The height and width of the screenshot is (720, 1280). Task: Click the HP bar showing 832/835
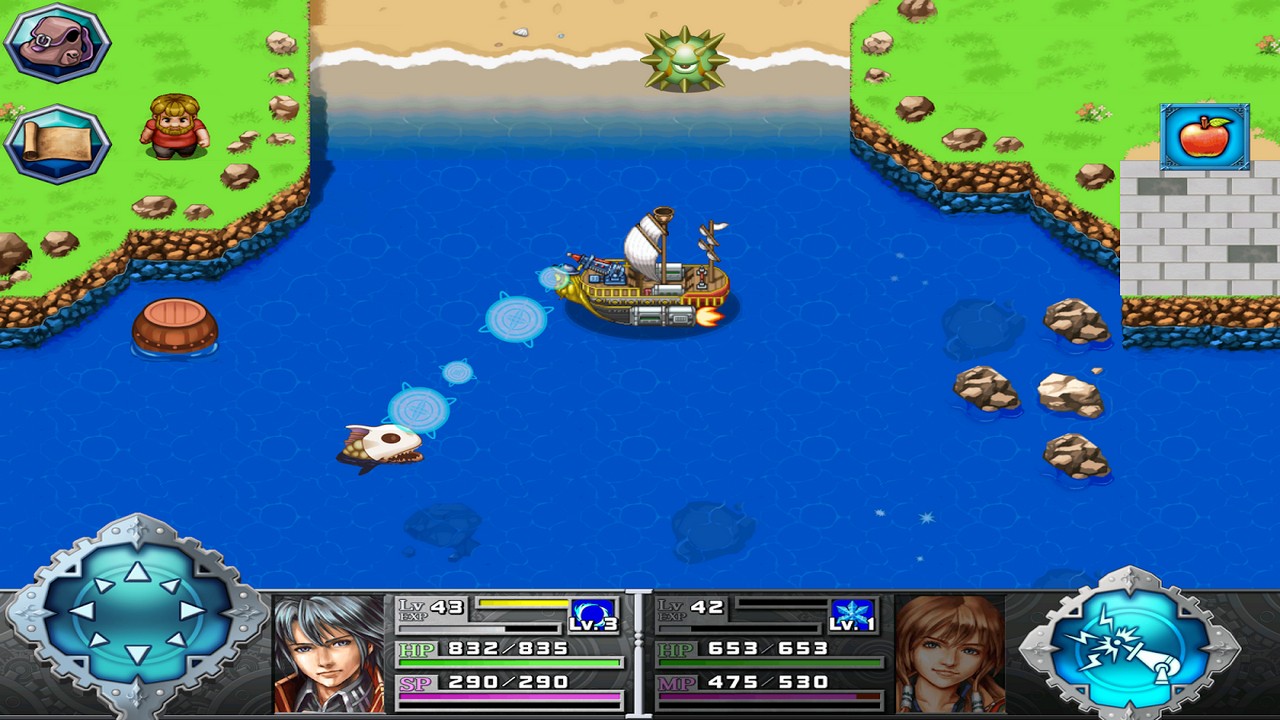(510, 664)
